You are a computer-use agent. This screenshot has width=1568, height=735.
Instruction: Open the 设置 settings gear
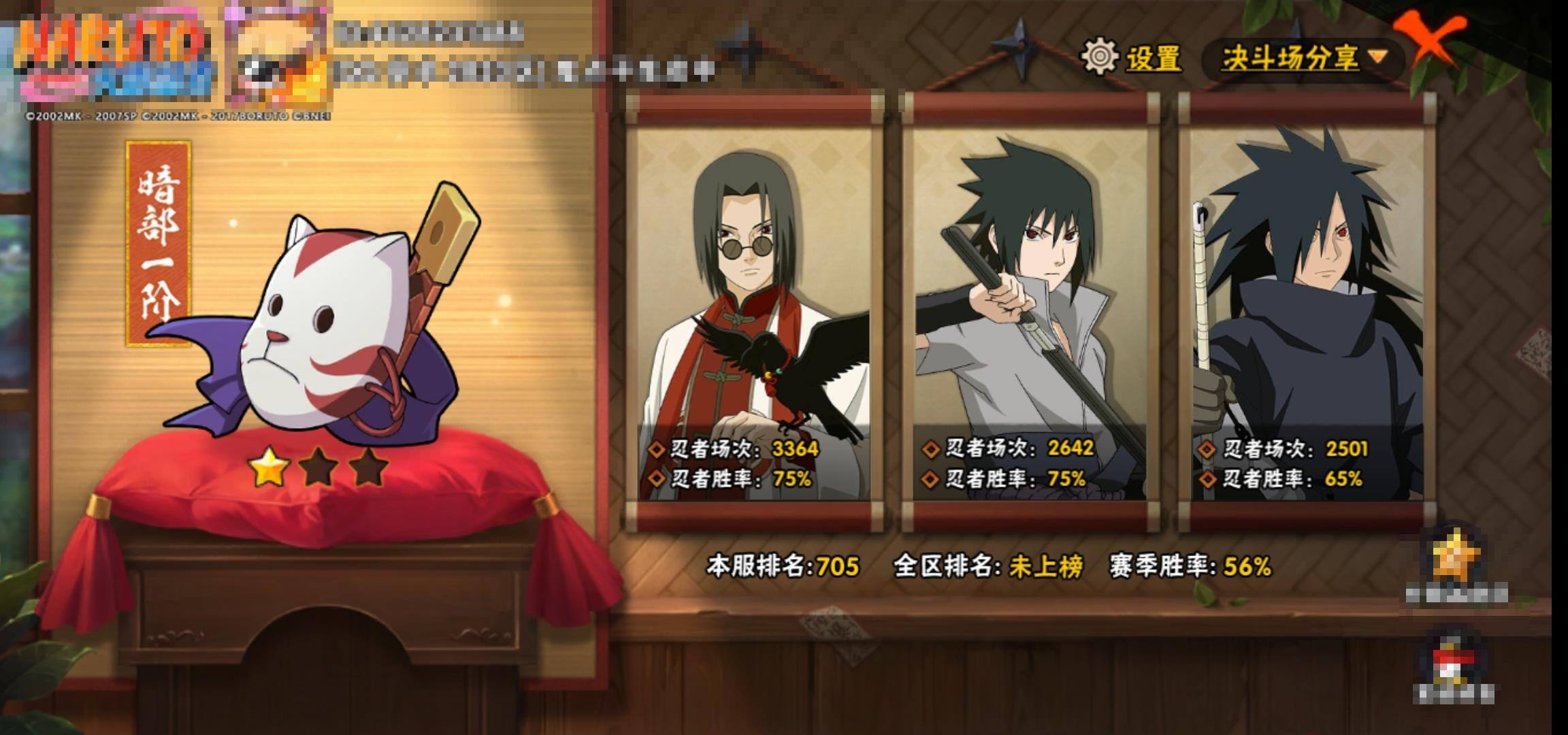1100,56
